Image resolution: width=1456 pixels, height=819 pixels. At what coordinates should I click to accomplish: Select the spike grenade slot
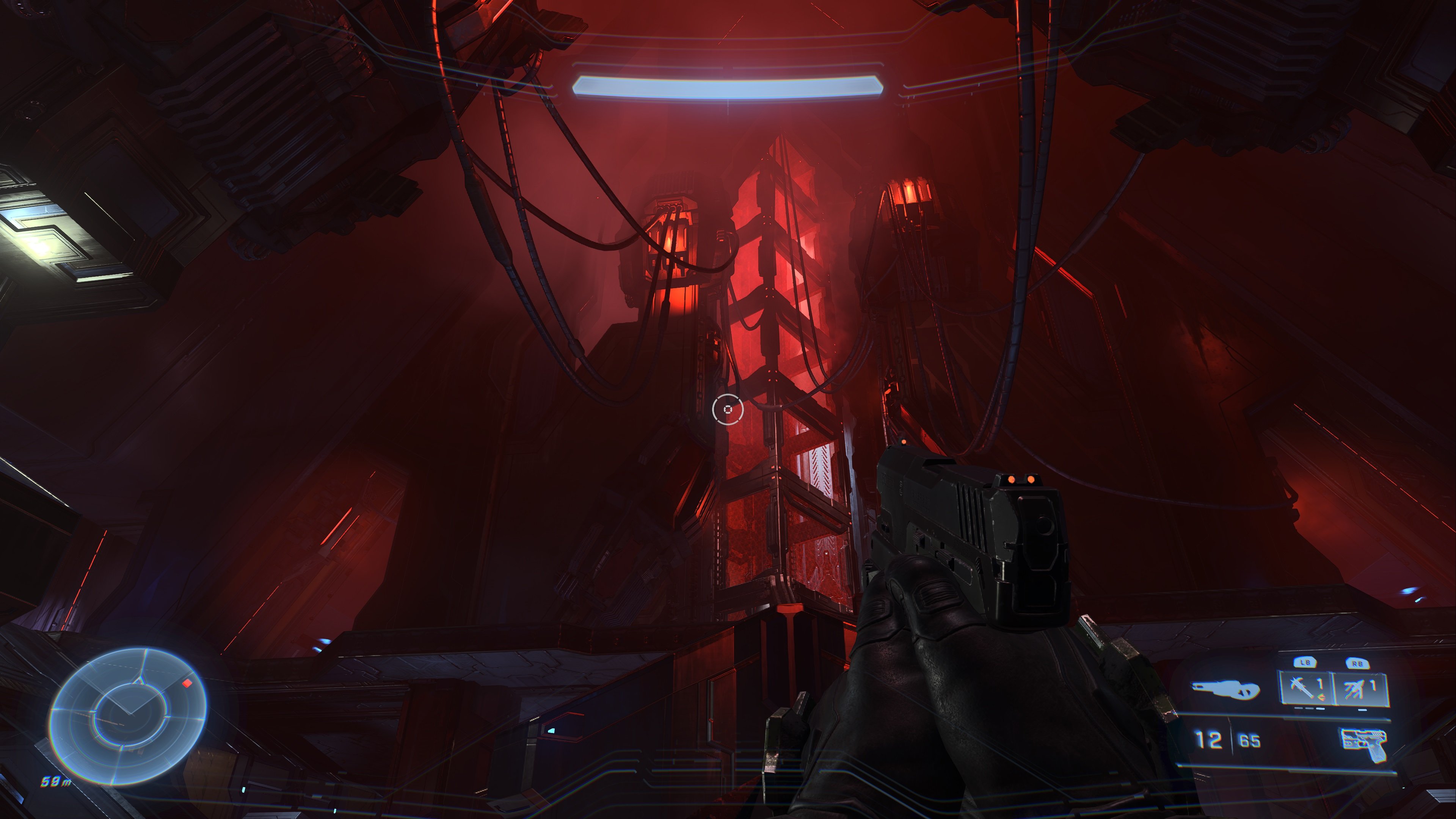[1305, 689]
